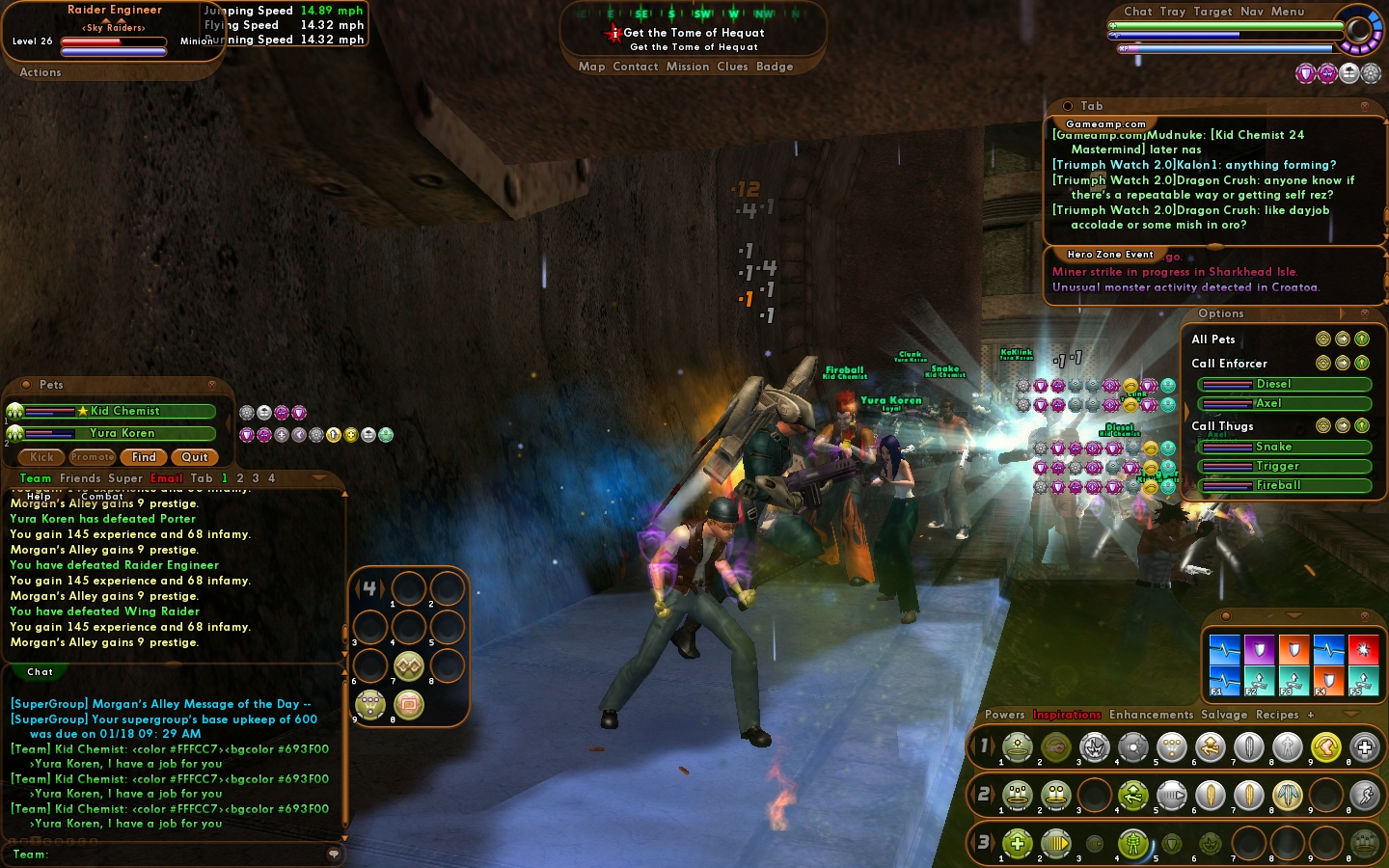Open the Email tab
The width and height of the screenshot is (1389, 868).
[x=166, y=478]
